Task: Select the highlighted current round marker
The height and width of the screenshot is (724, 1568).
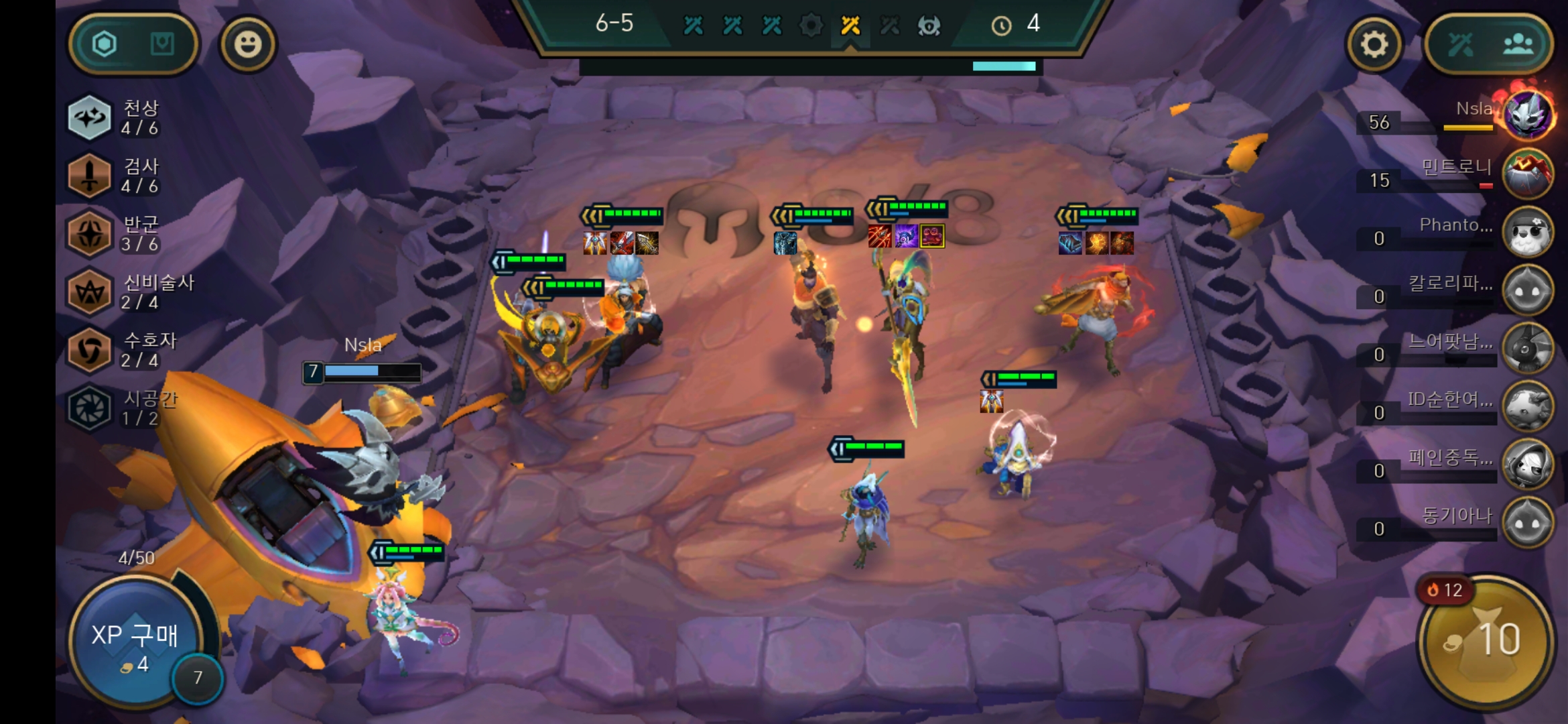Action: [851, 25]
